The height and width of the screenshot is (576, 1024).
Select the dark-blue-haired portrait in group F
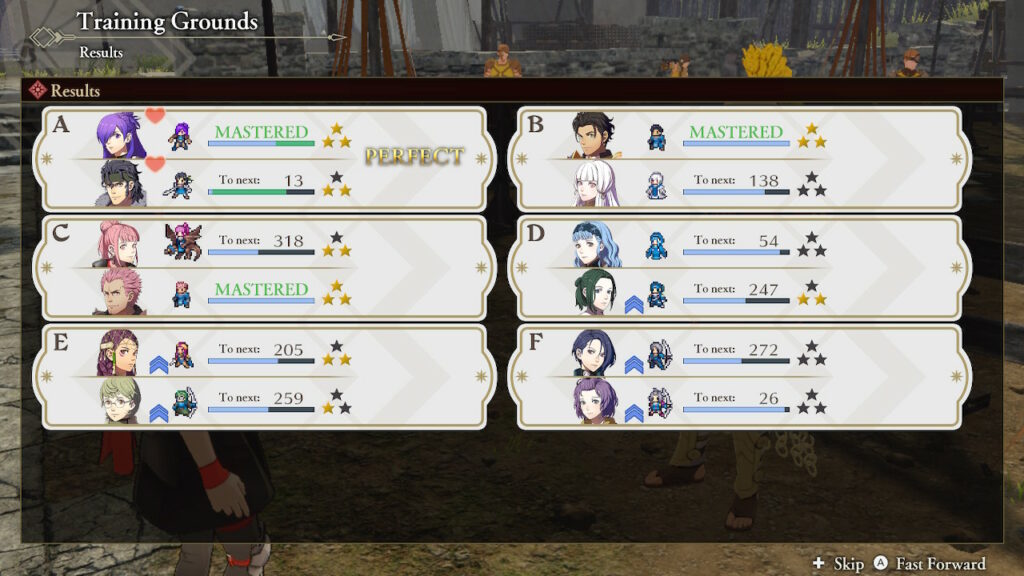(x=594, y=352)
